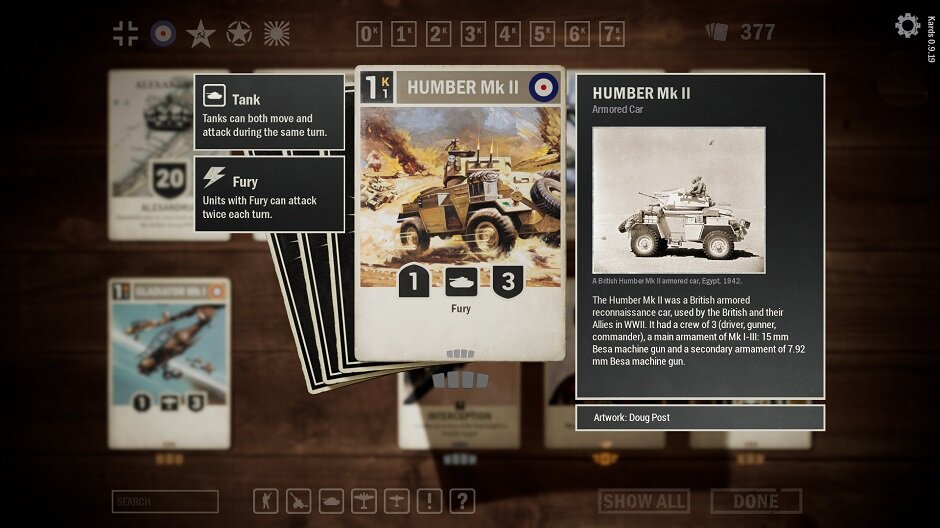Filter cards by Soviet star faction

pyautogui.click(x=201, y=33)
